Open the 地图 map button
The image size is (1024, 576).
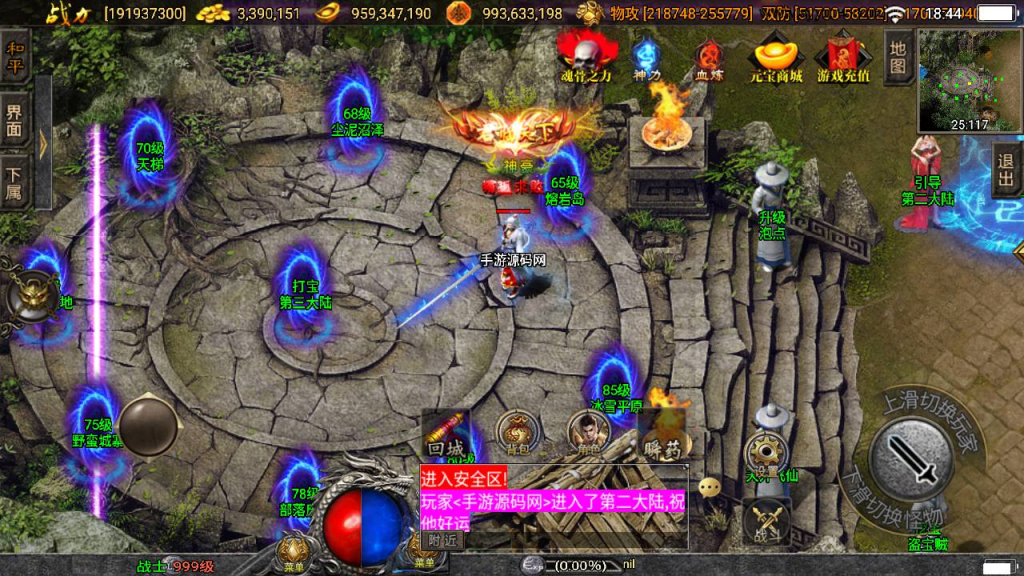pos(897,56)
